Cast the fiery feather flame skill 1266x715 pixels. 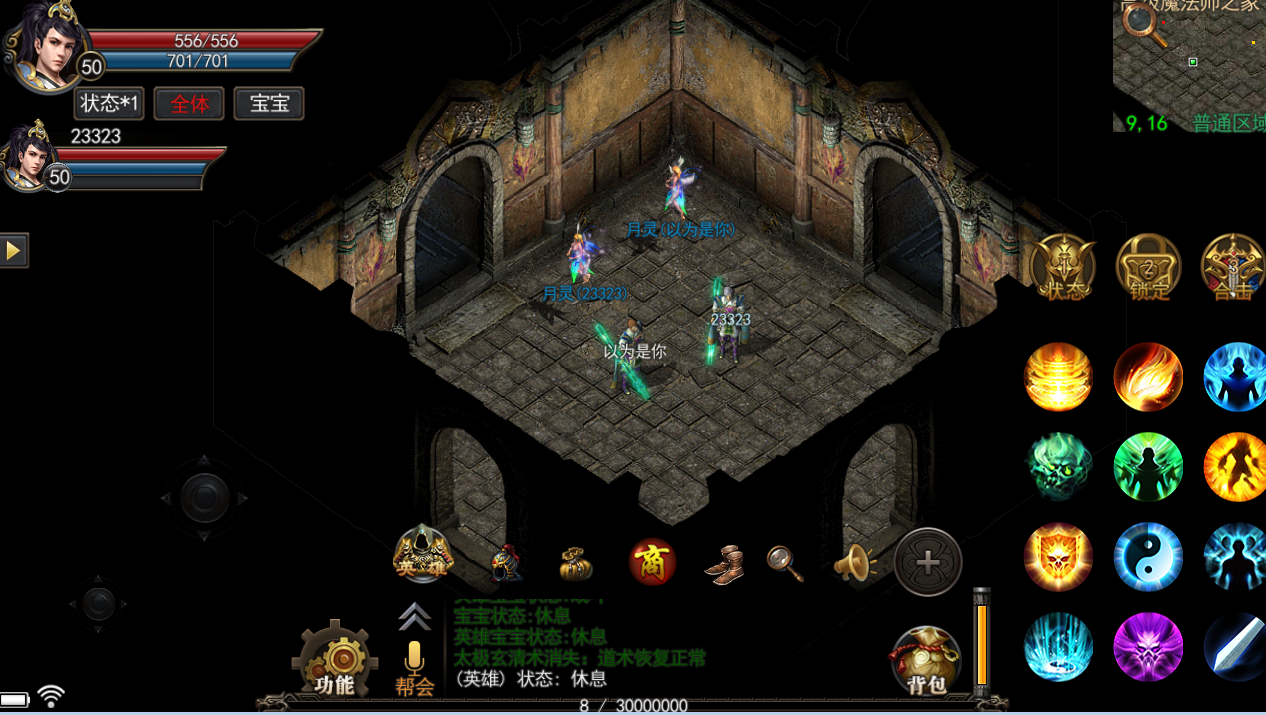click(1148, 377)
